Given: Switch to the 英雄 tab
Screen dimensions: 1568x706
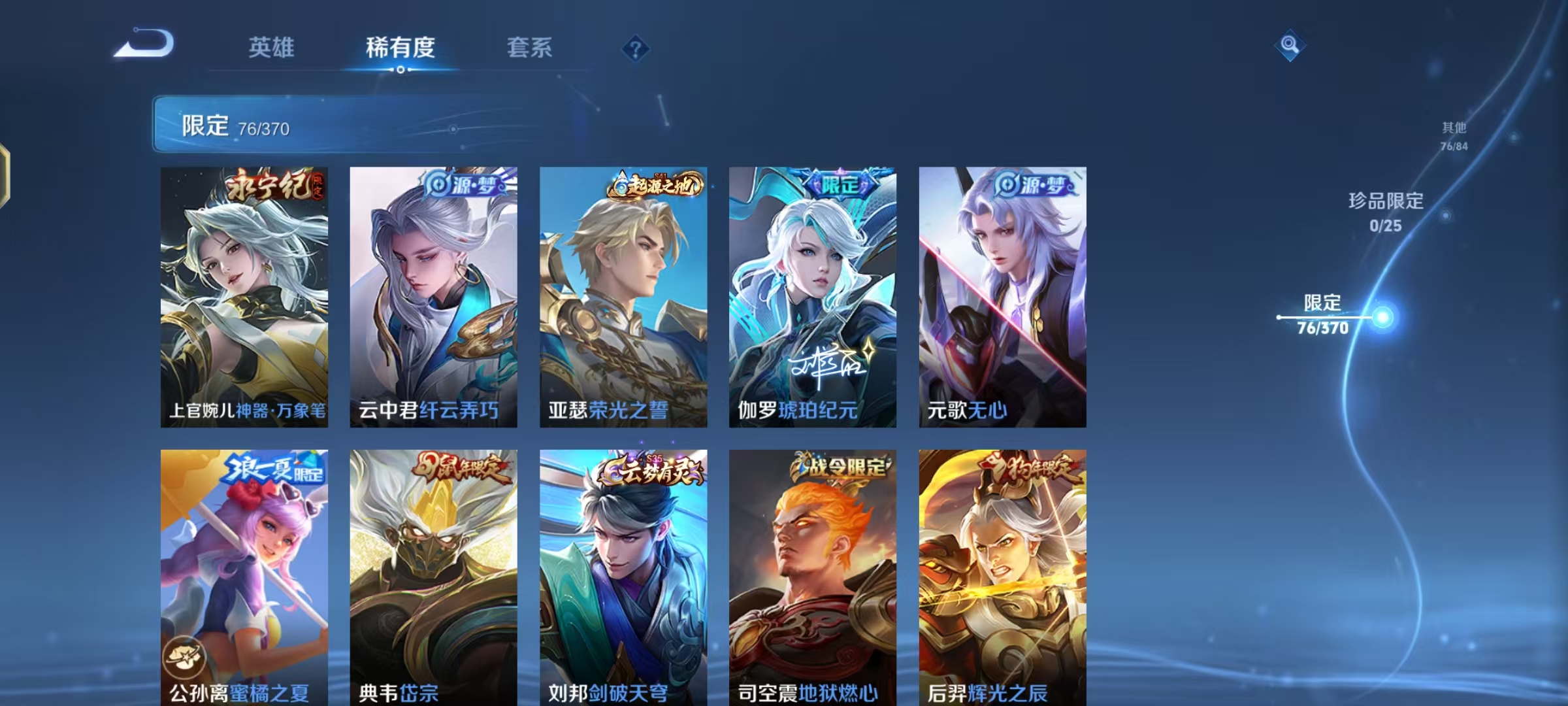Looking at the screenshot, I should pyautogui.click(x=271, y=48).
